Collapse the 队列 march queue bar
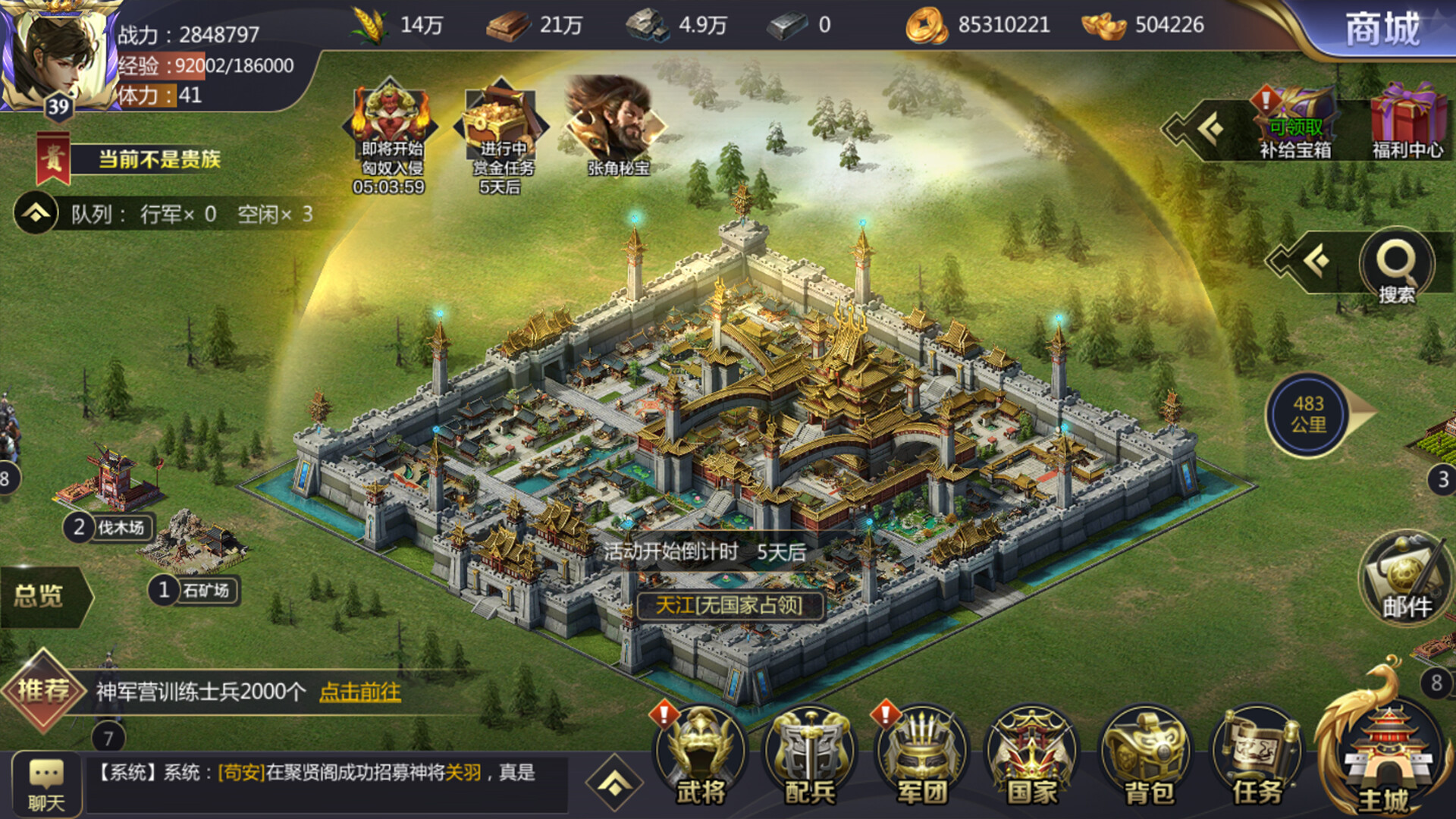The height and width of the screenshot is (819, 1456). coord(34,213)
